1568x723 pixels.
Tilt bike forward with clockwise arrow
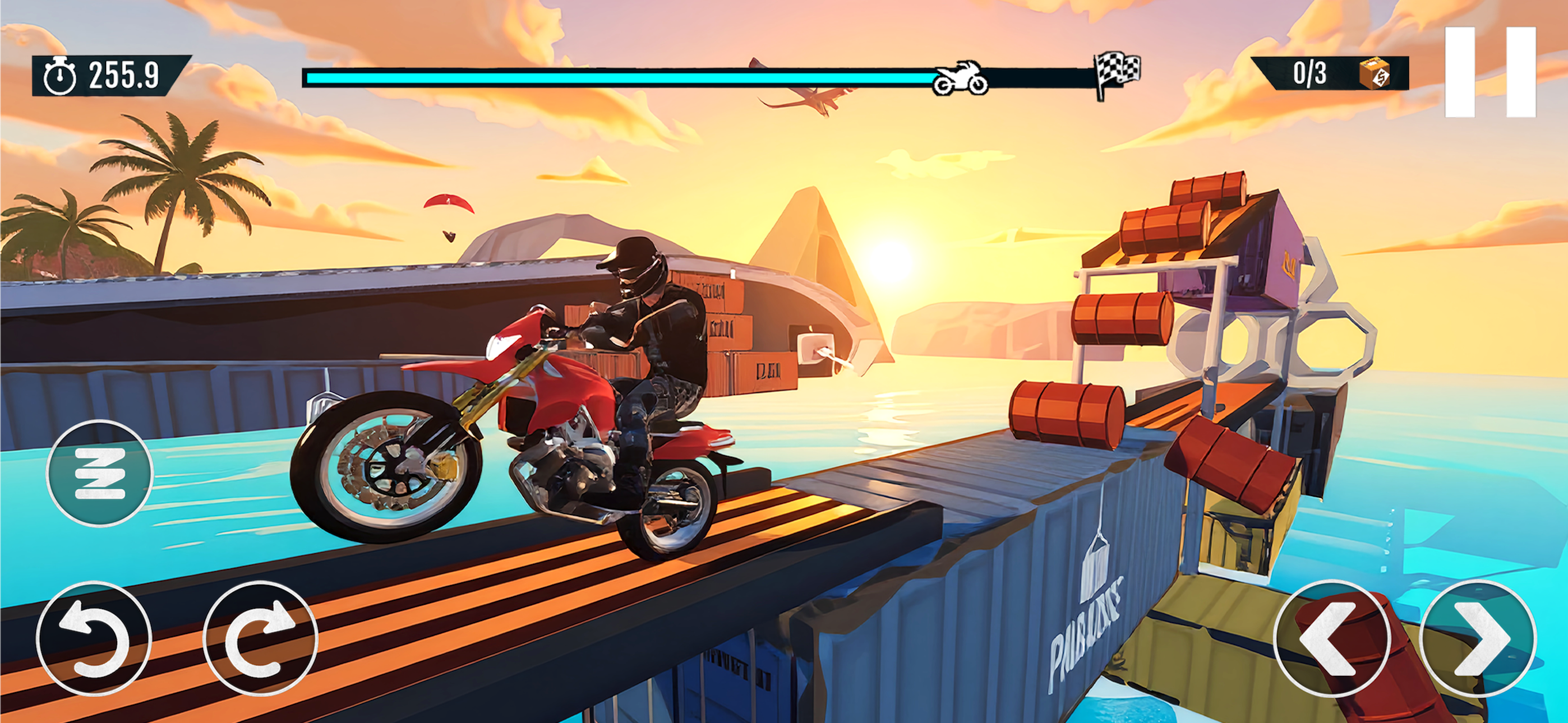click(260, 638)
